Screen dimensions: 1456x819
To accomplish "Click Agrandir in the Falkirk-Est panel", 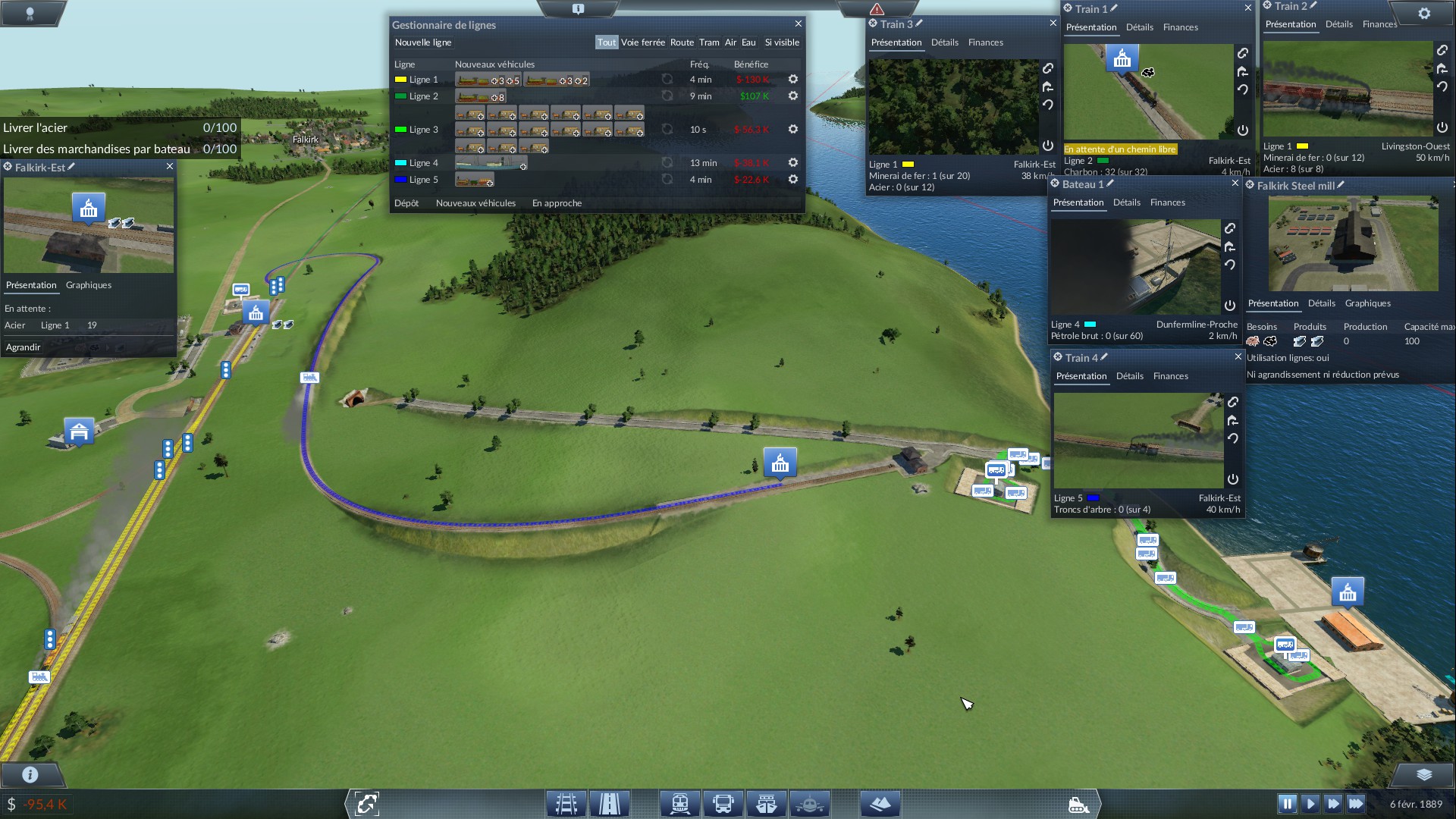I will [x=24, y=347].
